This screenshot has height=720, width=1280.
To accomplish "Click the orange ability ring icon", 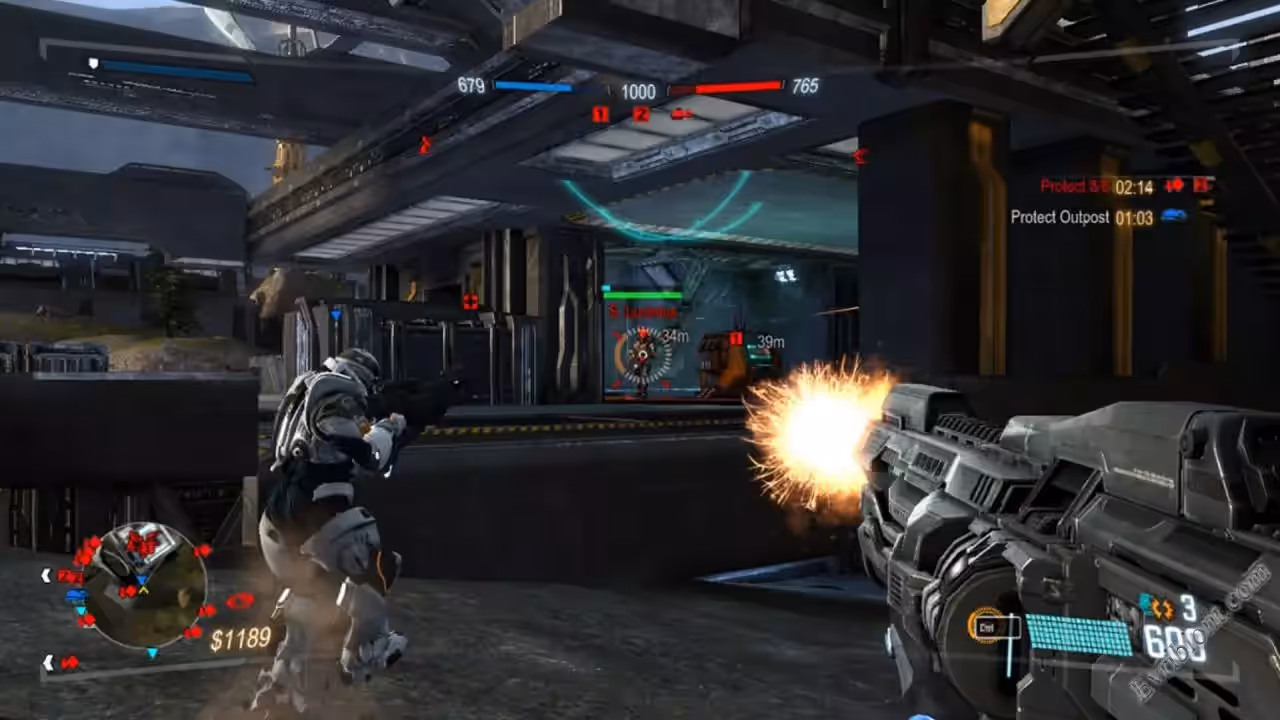I will (x=985, y=626).
